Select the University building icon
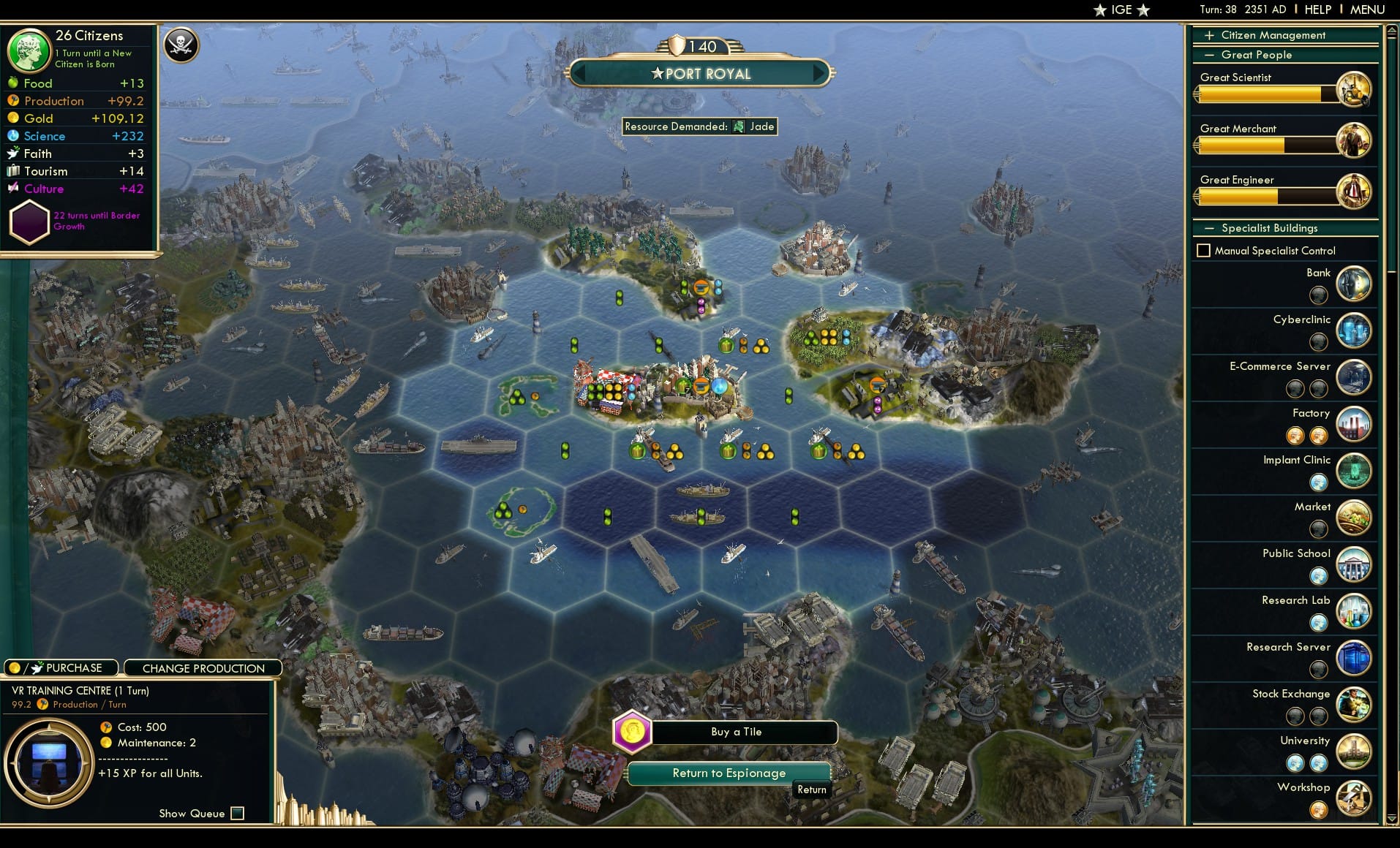This screenshot has width=1400, height=848. [1354, 752]
